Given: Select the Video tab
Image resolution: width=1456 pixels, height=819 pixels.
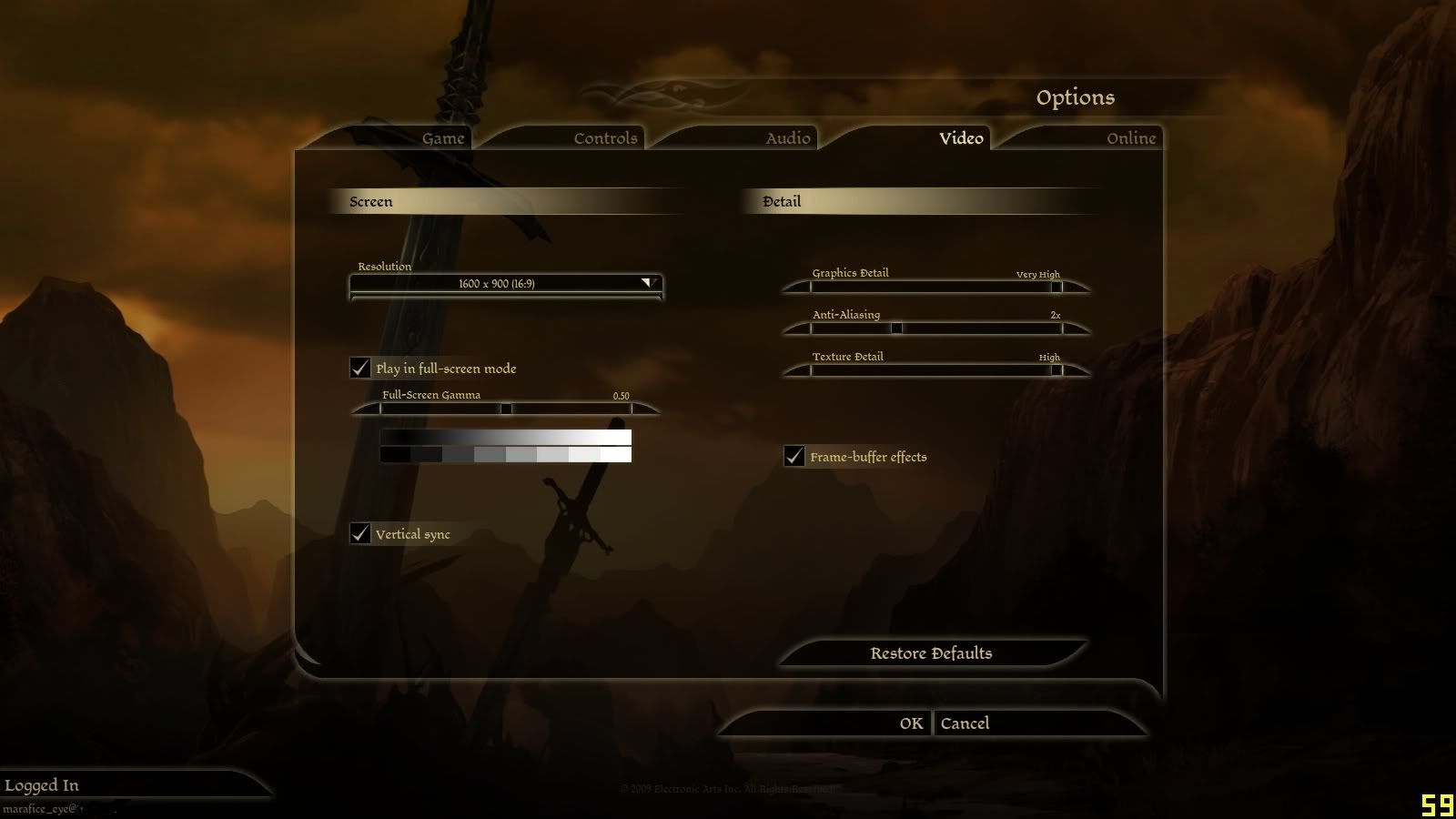Looking at the screenshot, I should pyautogui.click(x=961, y=138).
